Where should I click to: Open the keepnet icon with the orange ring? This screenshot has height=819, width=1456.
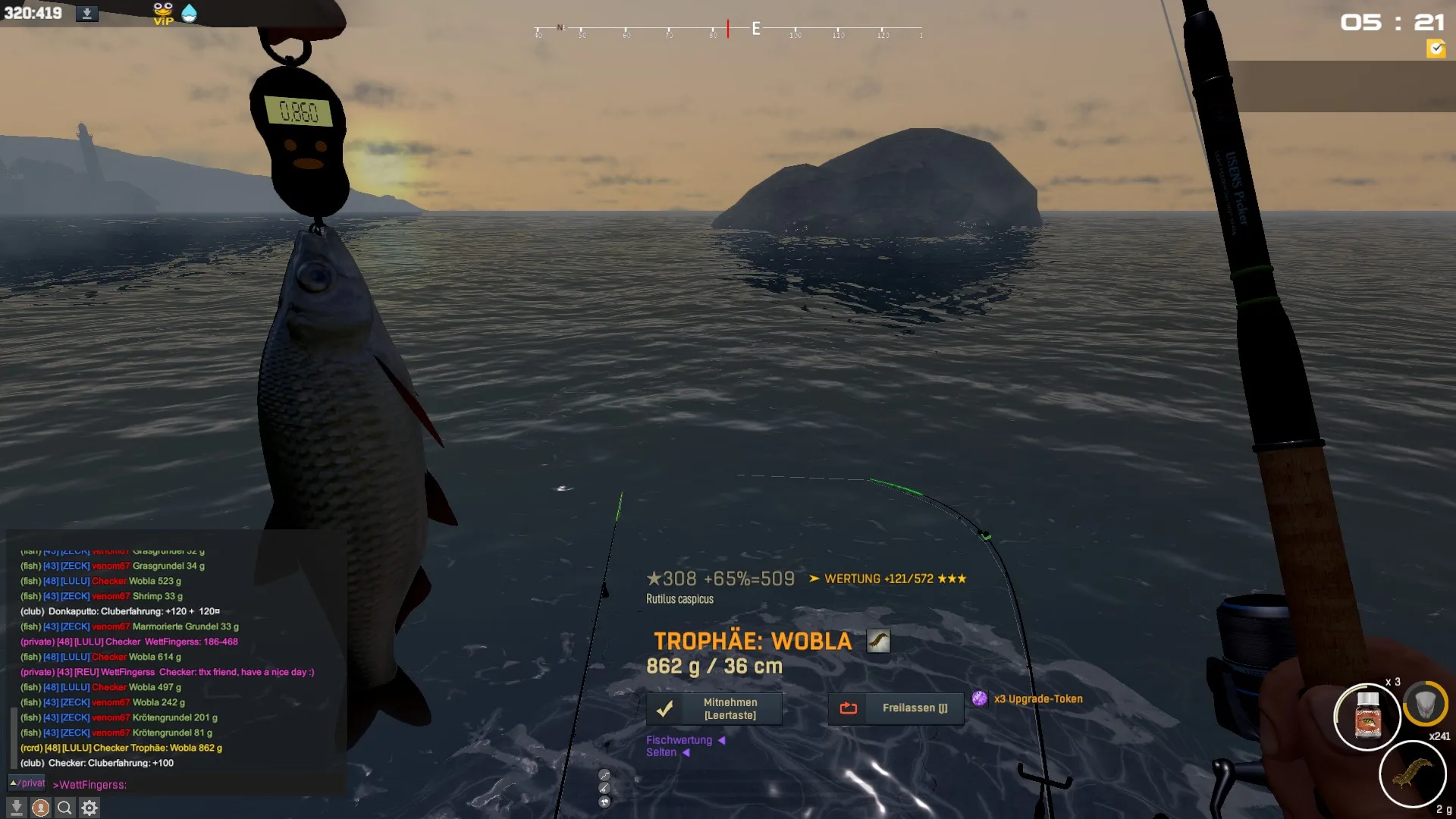tap(1425, 704)
